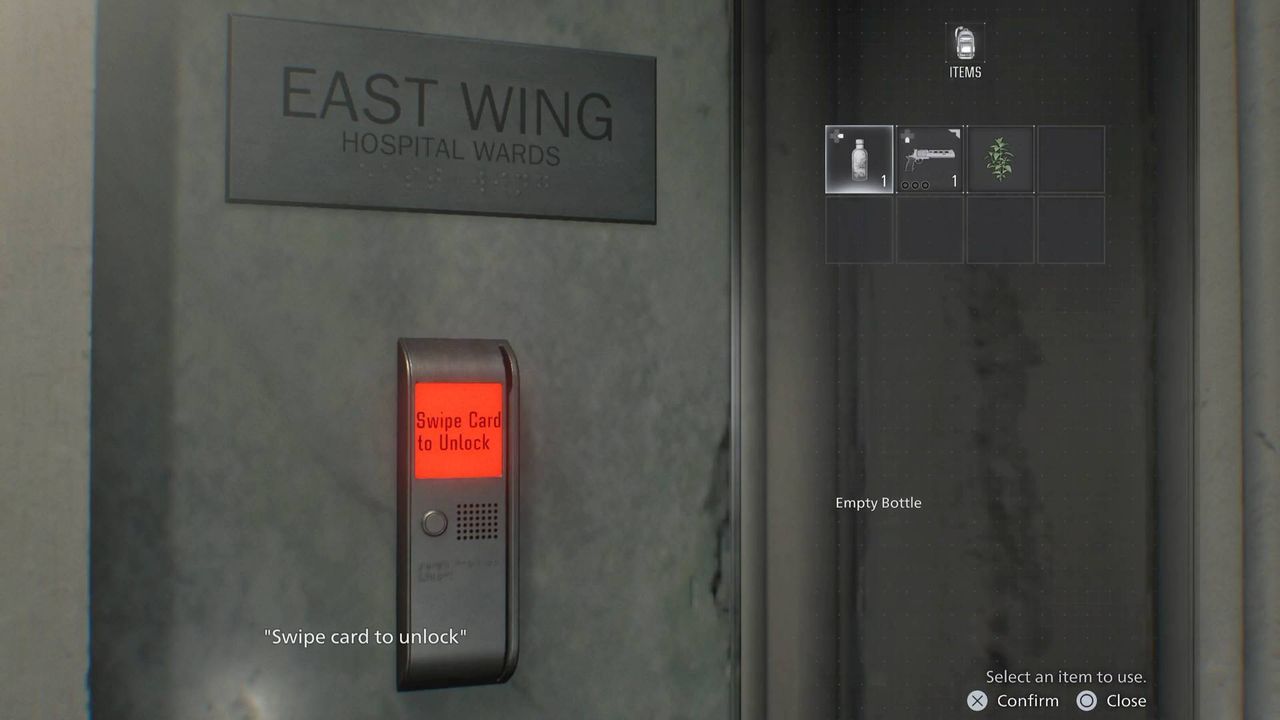Click the X Confirm prompt icon
The image size is (1280, 720).
click(977, 701)
